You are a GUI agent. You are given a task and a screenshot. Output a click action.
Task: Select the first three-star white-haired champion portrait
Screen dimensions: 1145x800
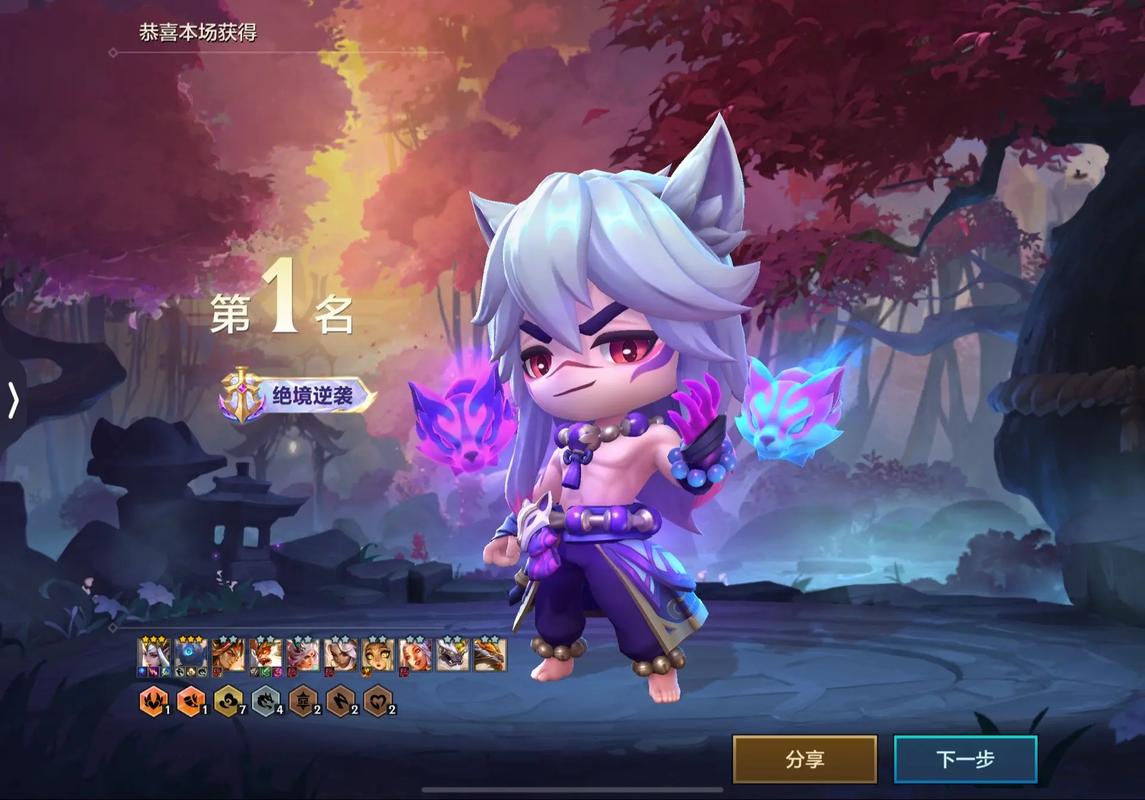click(153, 655)
